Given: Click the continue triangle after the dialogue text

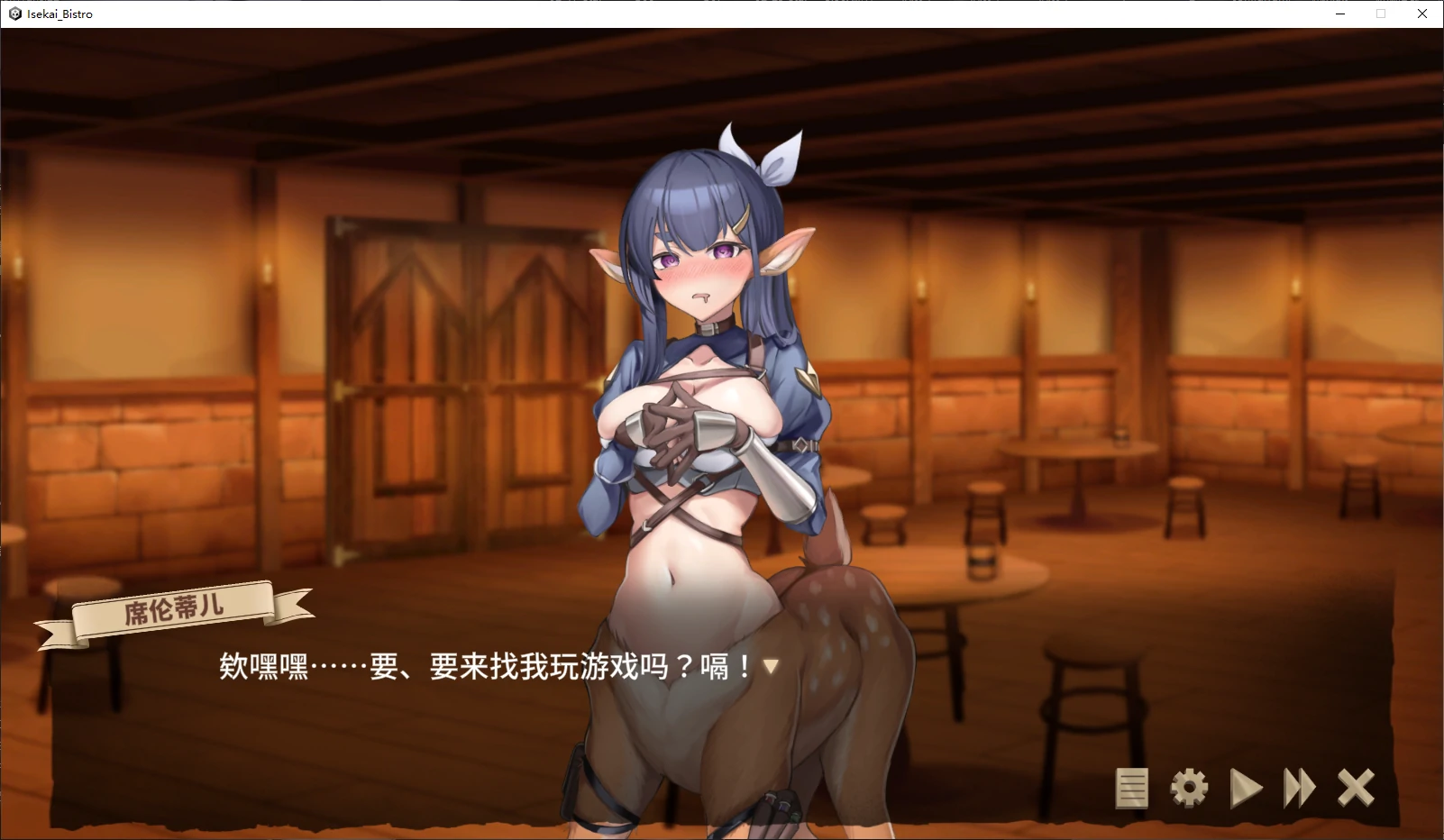Looking at the screenshot, I should click(771, 667).
